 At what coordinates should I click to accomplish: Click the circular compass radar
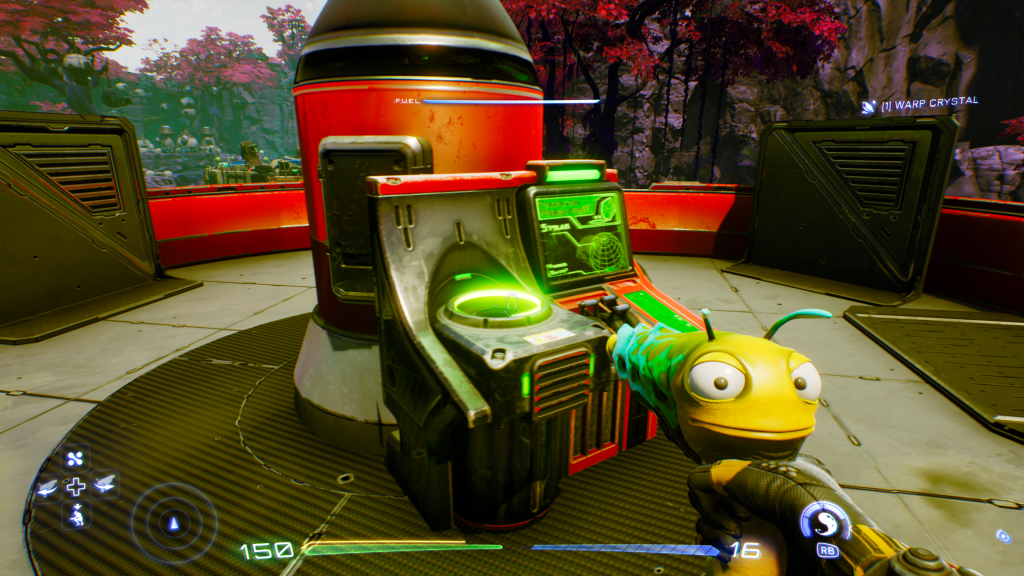tap(174, 521)
